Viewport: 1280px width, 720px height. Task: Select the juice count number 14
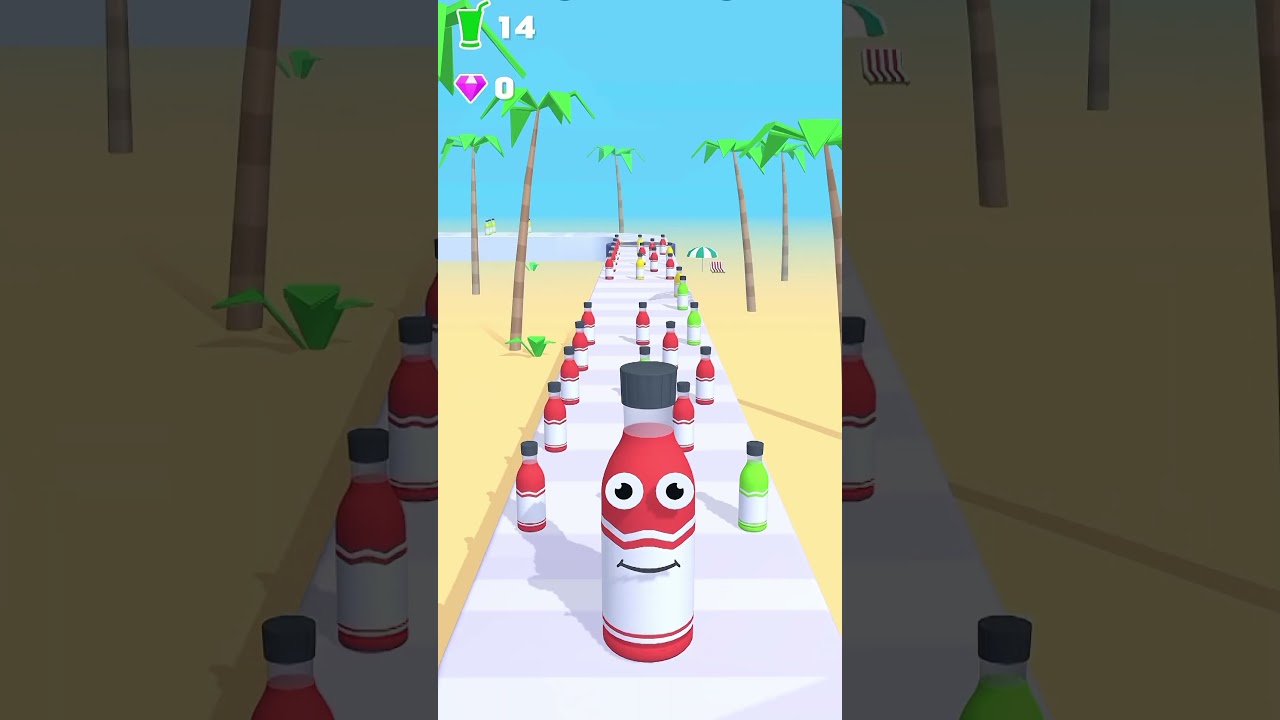coord(519,26)
